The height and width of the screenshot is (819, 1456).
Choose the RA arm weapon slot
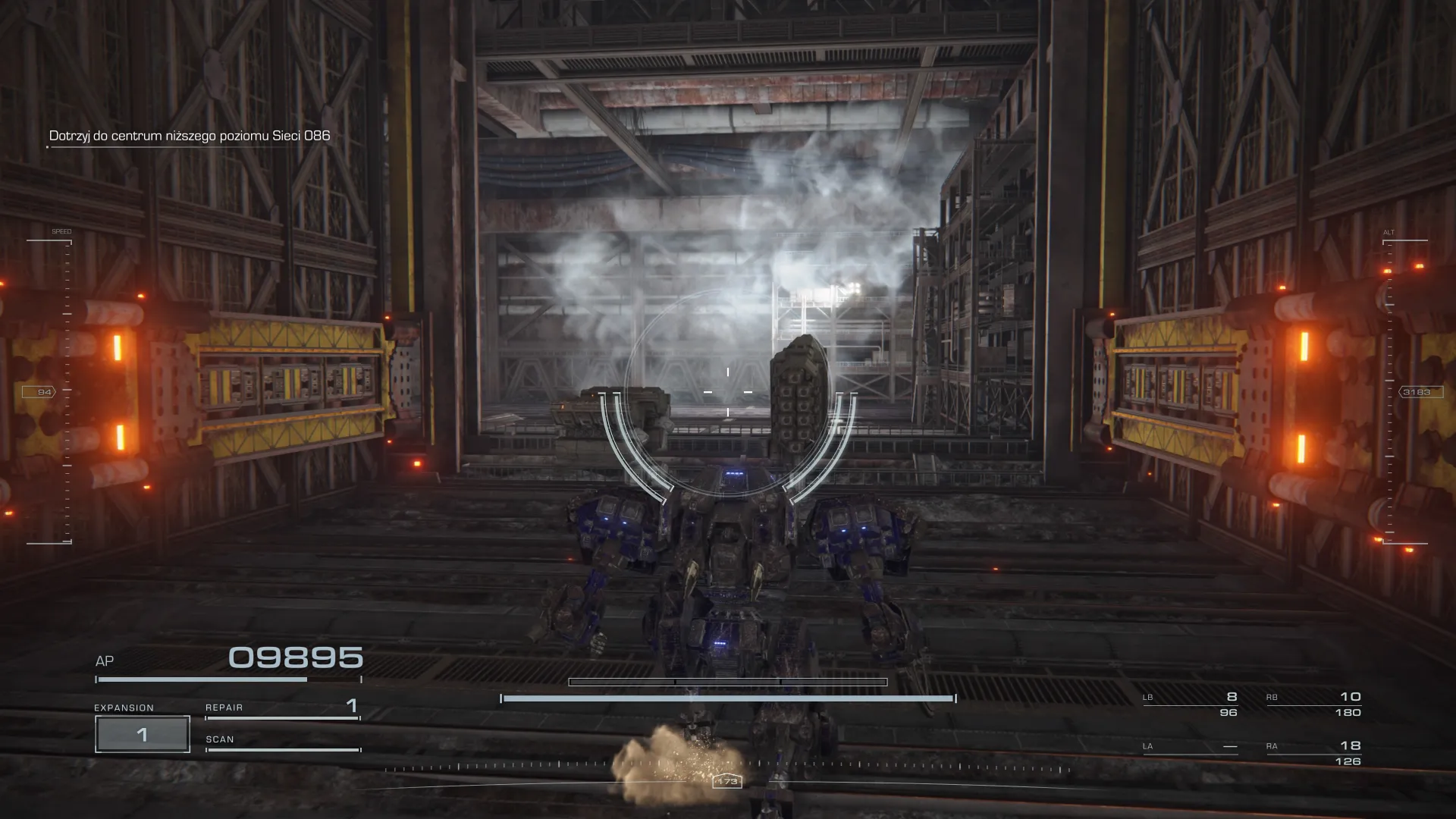(x=1313, y=752)
